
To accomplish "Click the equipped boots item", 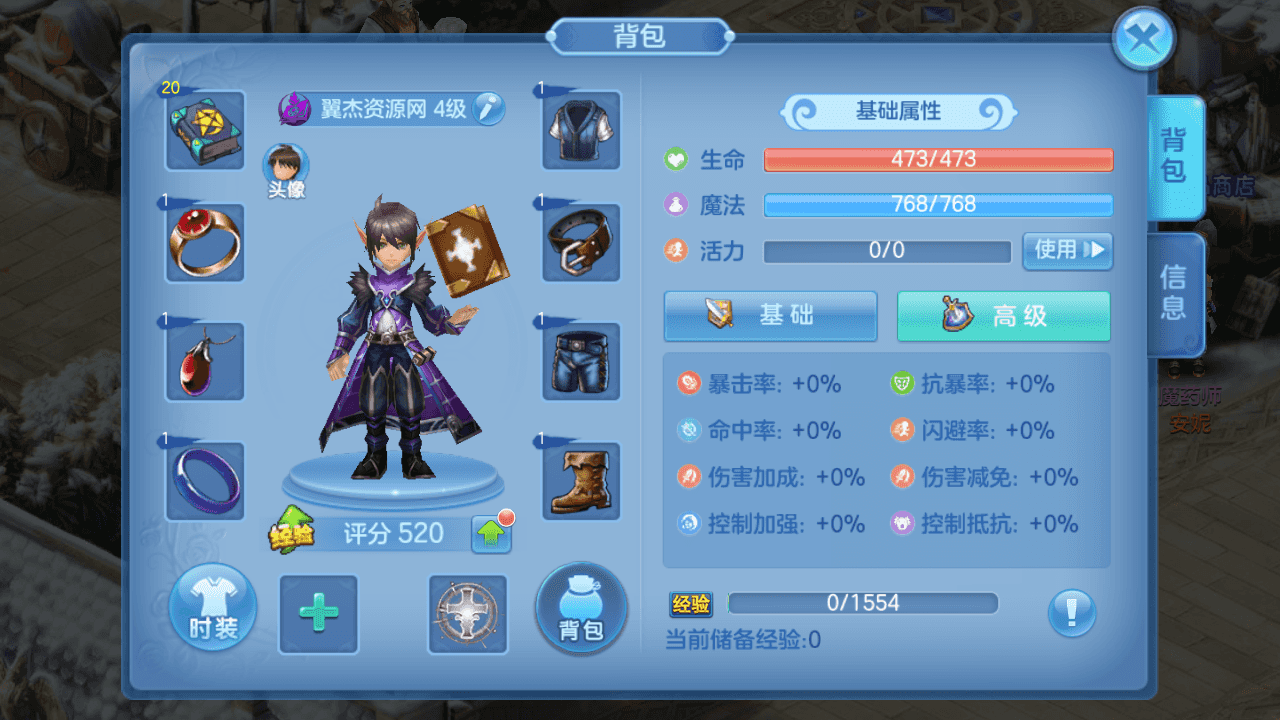I will click(x=580, y=483).
